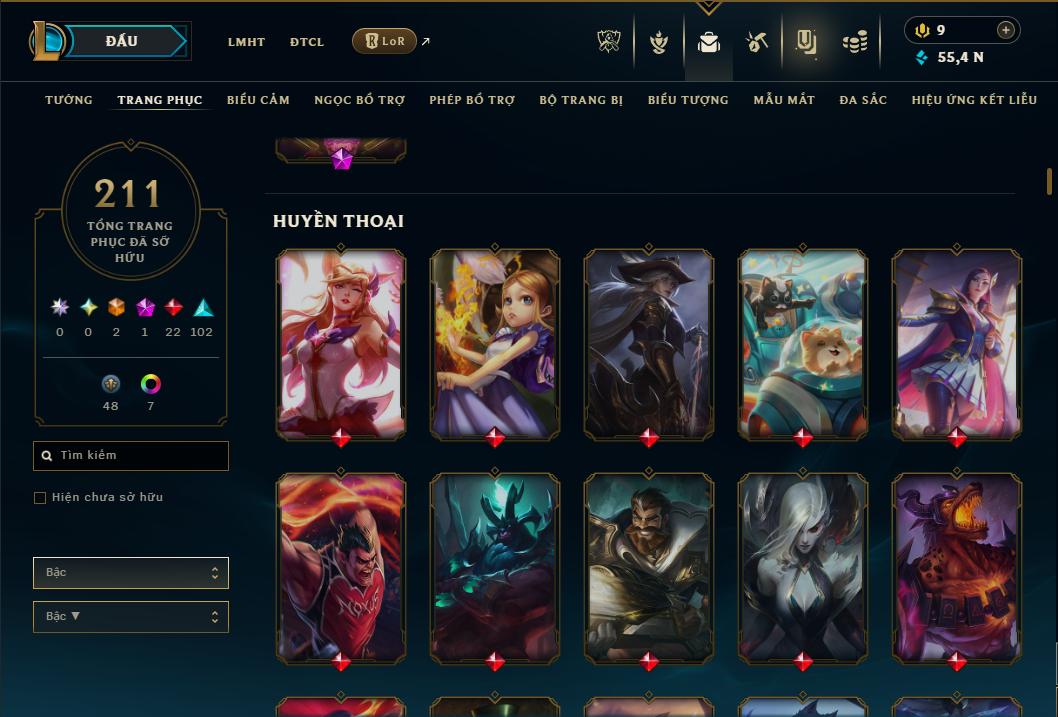Open the NGỌC BỔ TRỢ tab
The width and height of the screenshot is (1058, 717).
pos(359,100)
